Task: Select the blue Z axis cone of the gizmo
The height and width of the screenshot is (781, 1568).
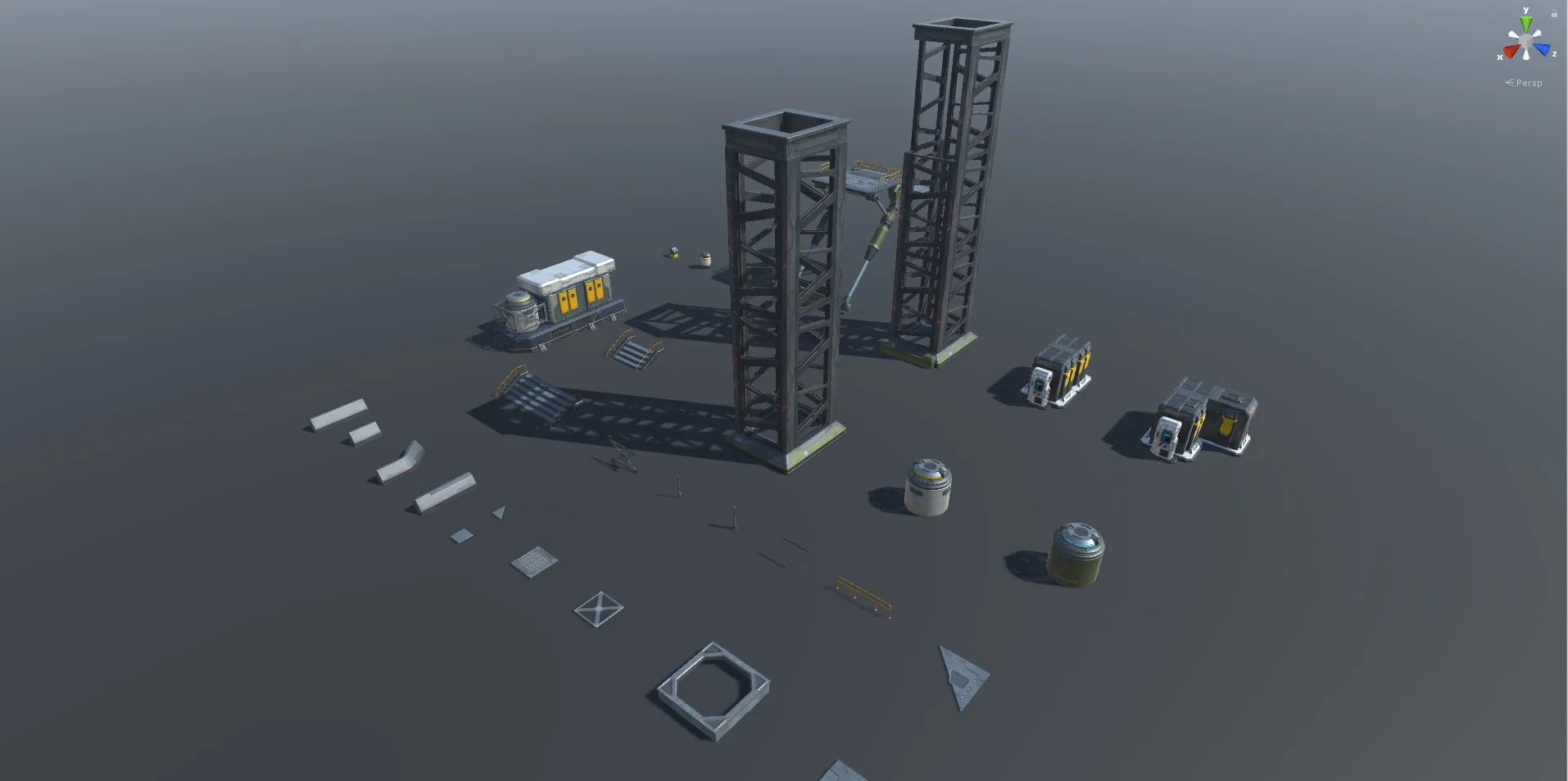Action: point(1543,48)
